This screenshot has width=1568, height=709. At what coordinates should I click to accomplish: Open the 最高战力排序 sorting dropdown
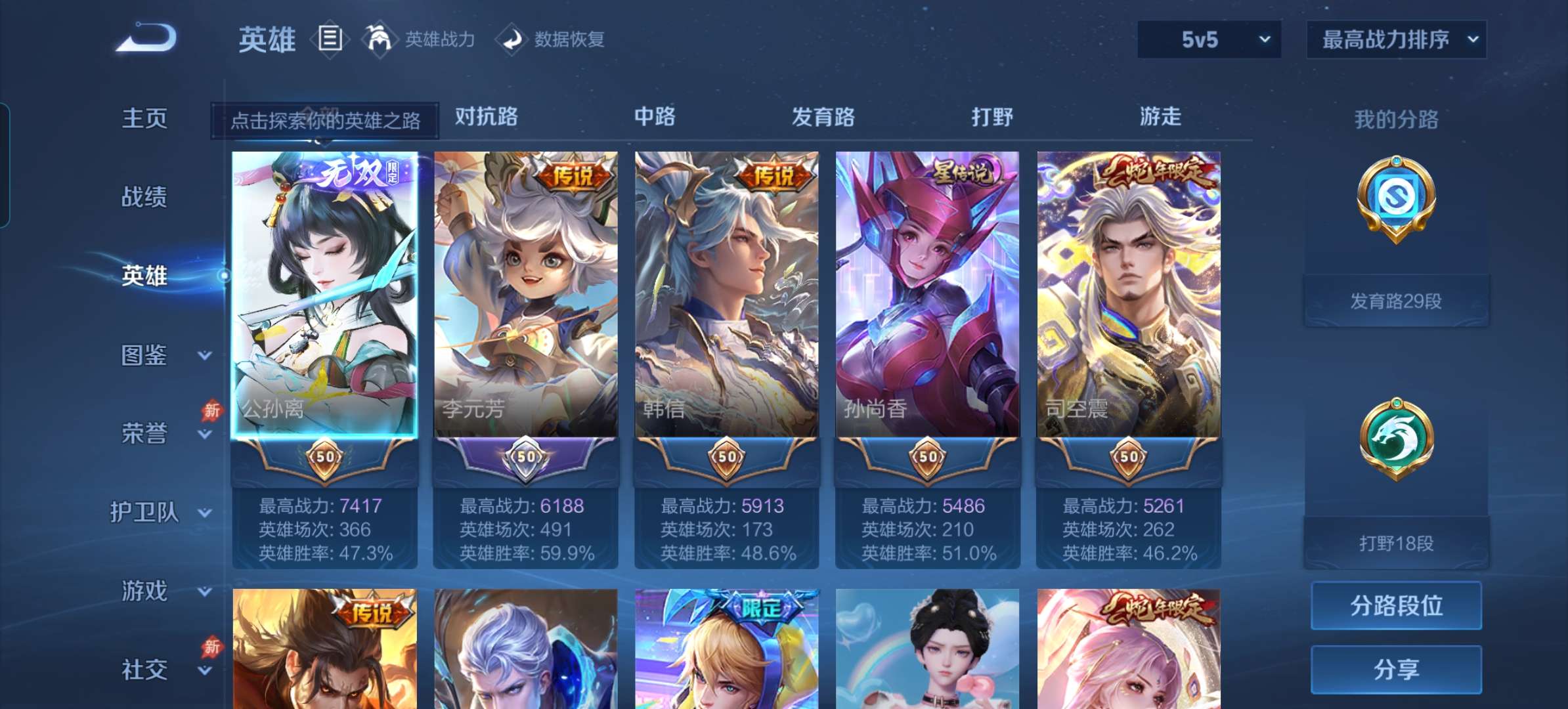pyautogui.click(x=1397, y=39)
